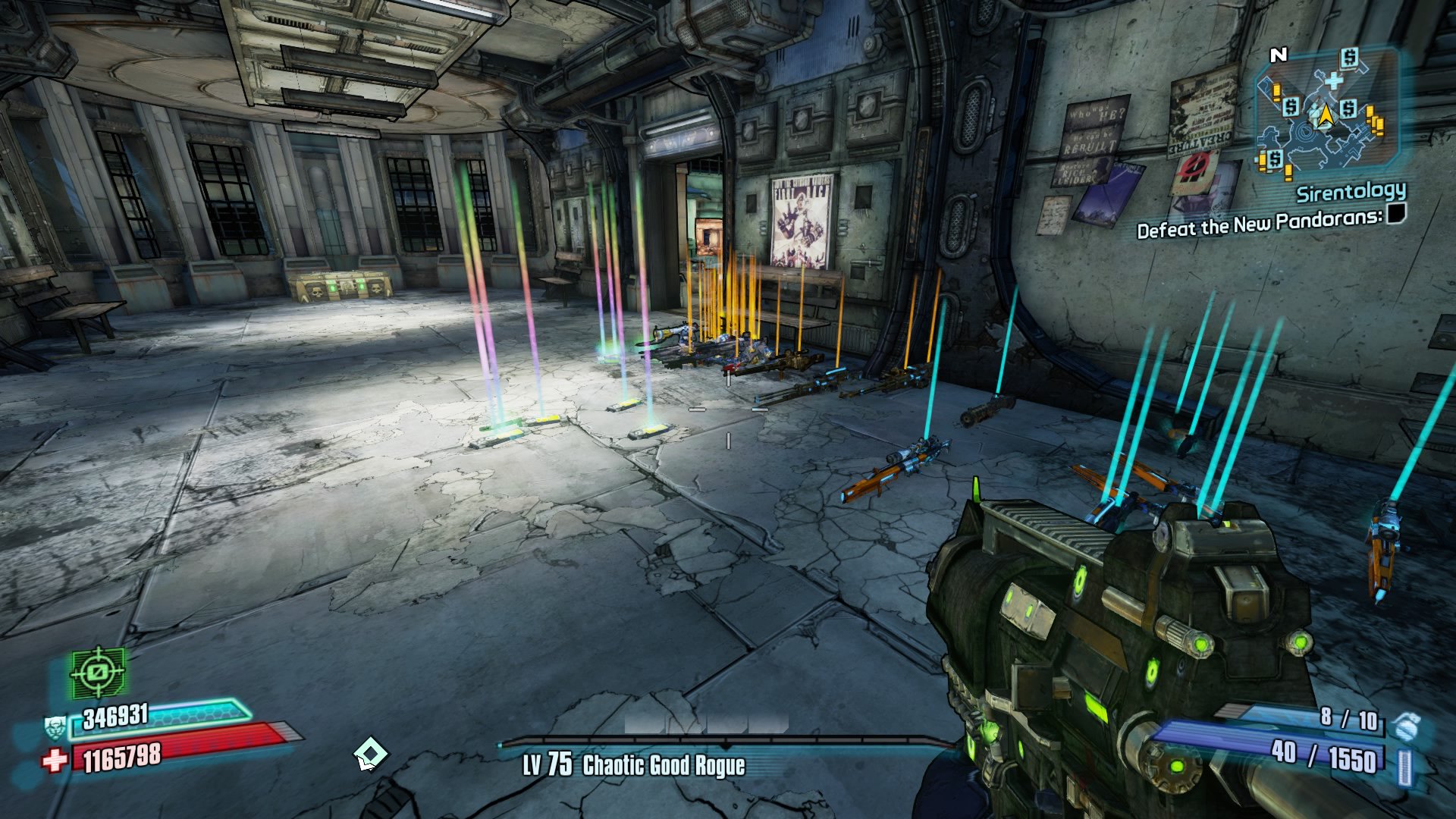Click the player waypoint arrow inside the minimap
1456x819 pixels.
coord(1326,116)
